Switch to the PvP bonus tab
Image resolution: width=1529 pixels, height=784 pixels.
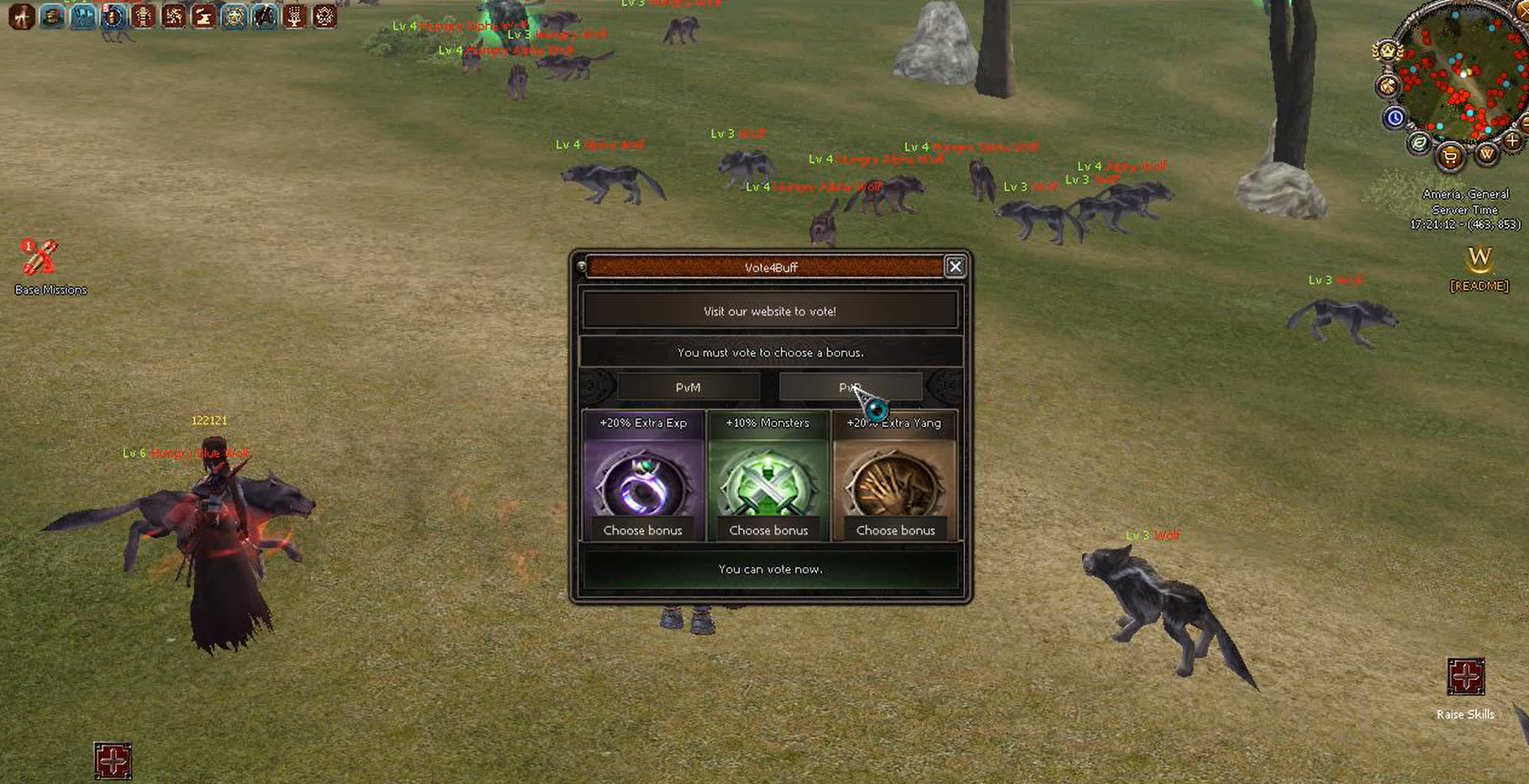850,387
